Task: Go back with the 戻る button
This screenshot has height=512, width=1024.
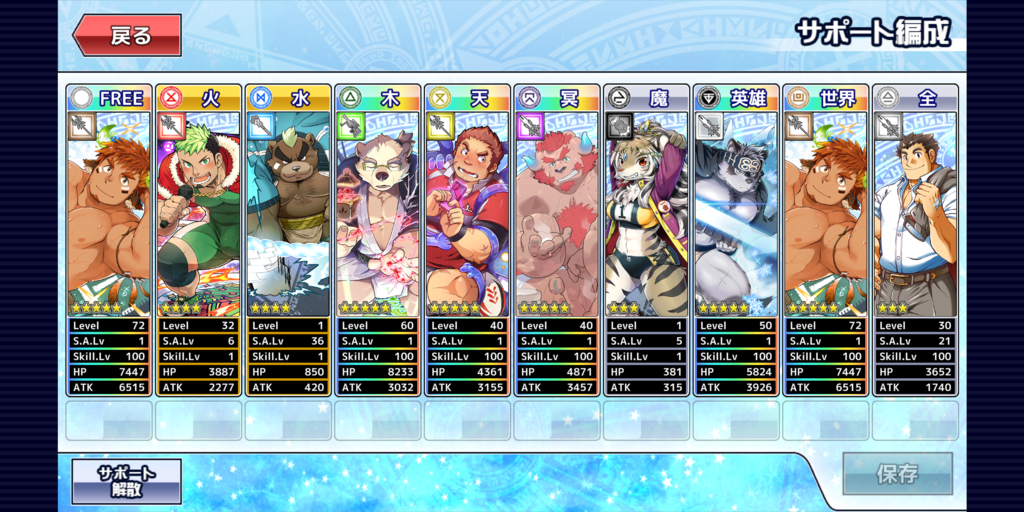Action: click(x=127, y=36)
